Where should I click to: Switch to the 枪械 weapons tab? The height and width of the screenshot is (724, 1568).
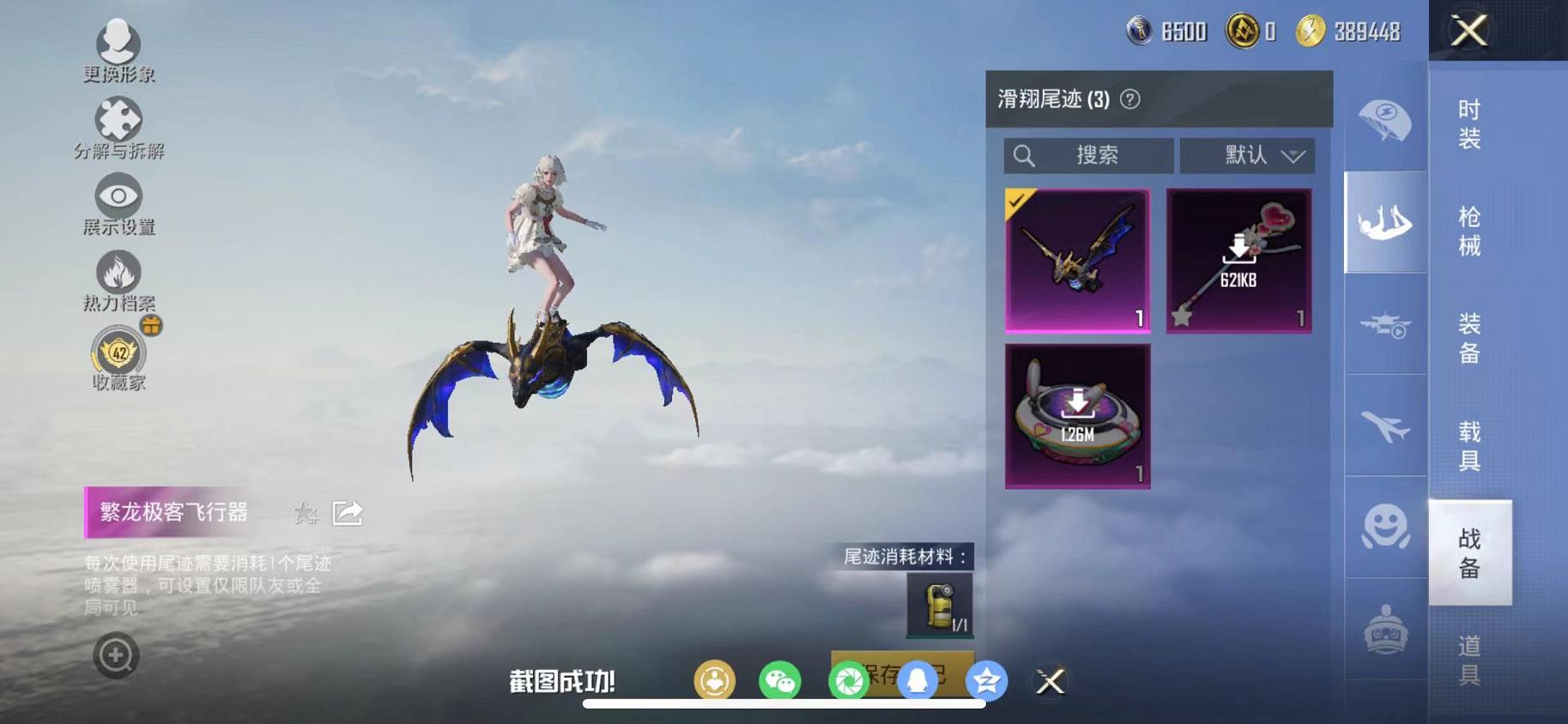[x=1468, y=231]
